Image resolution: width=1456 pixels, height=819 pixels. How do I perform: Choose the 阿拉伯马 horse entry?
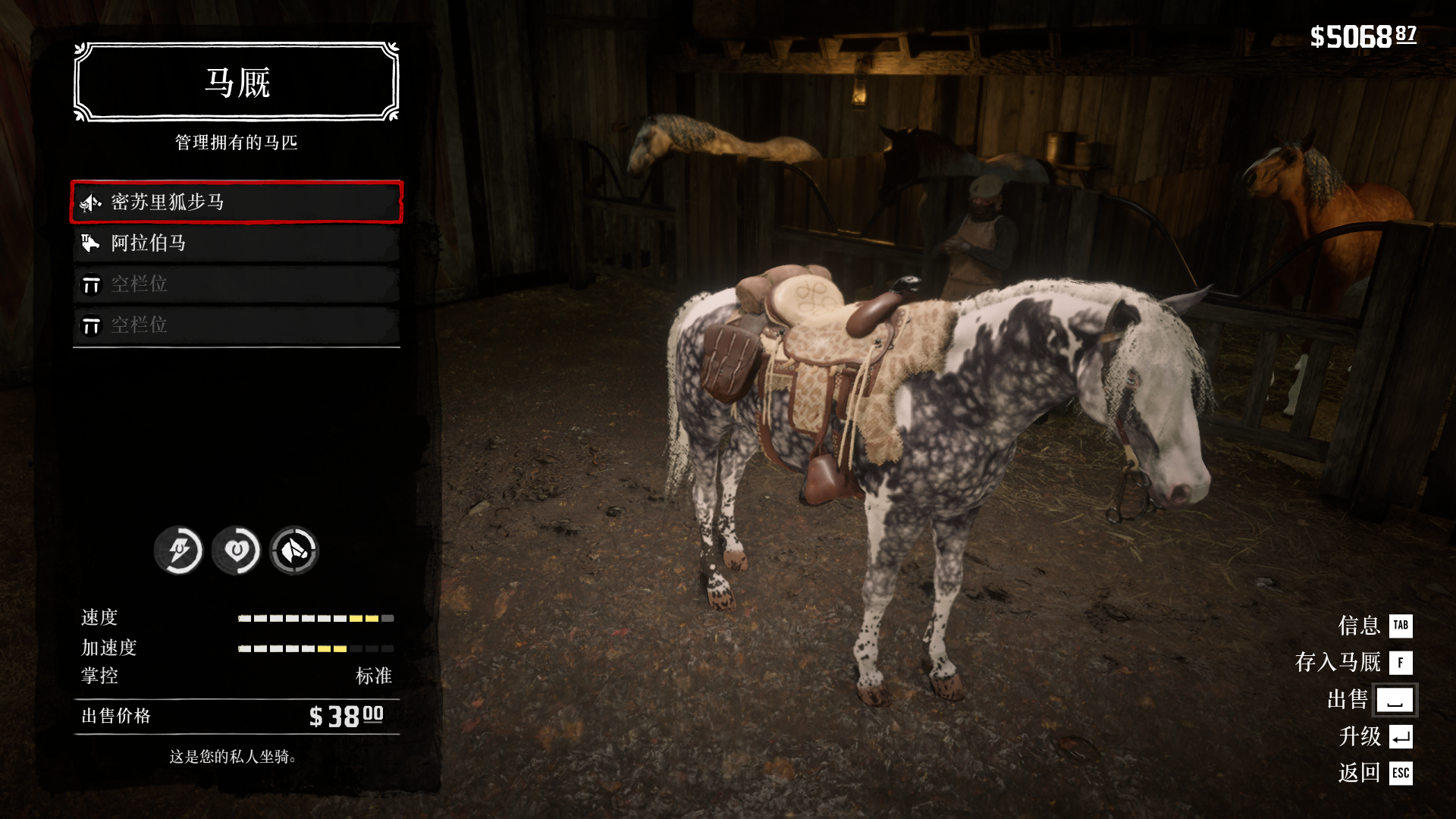(x=236, y=243)
